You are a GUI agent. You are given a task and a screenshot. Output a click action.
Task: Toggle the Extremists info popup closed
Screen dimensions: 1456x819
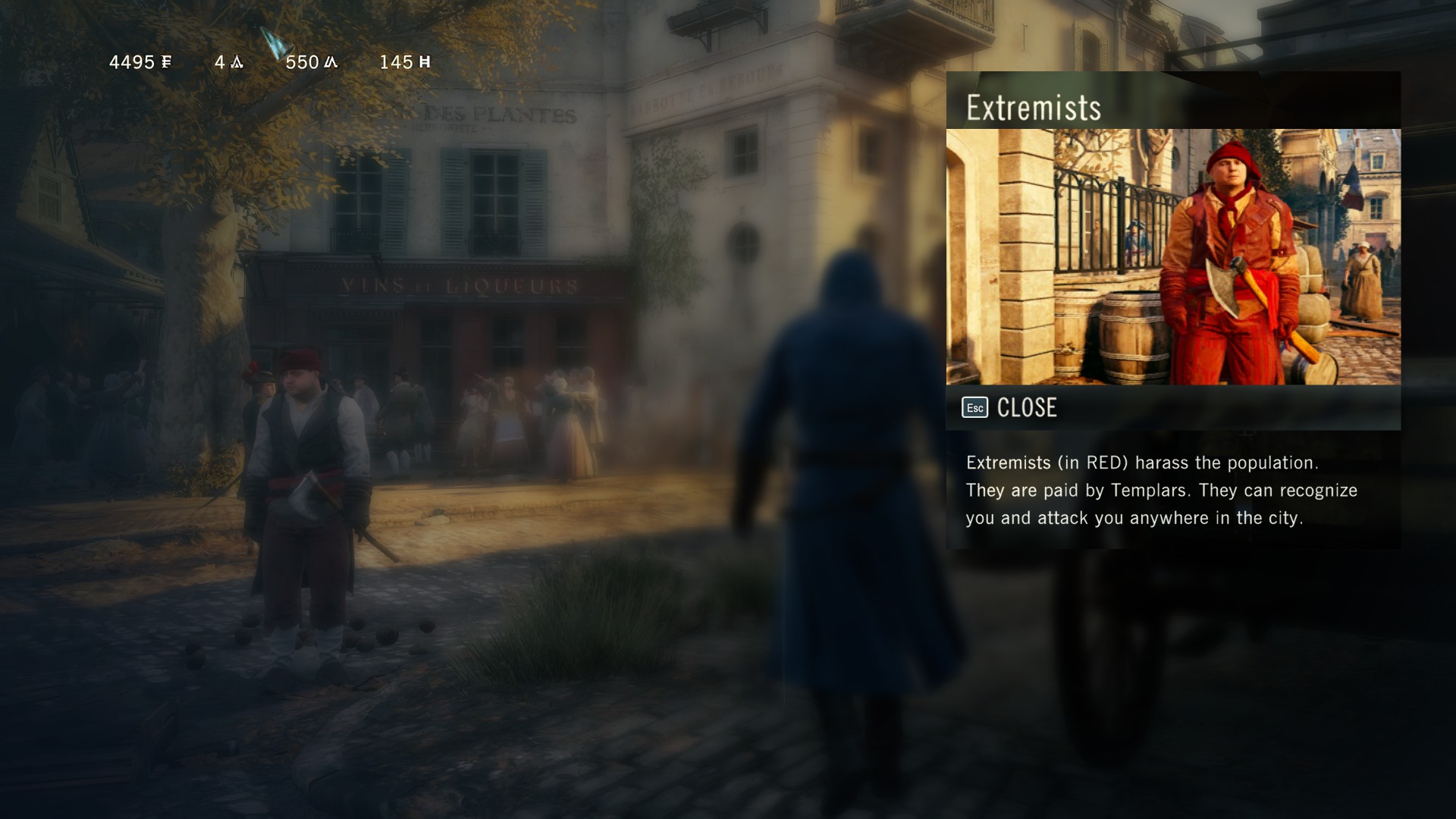point(1028,407)
